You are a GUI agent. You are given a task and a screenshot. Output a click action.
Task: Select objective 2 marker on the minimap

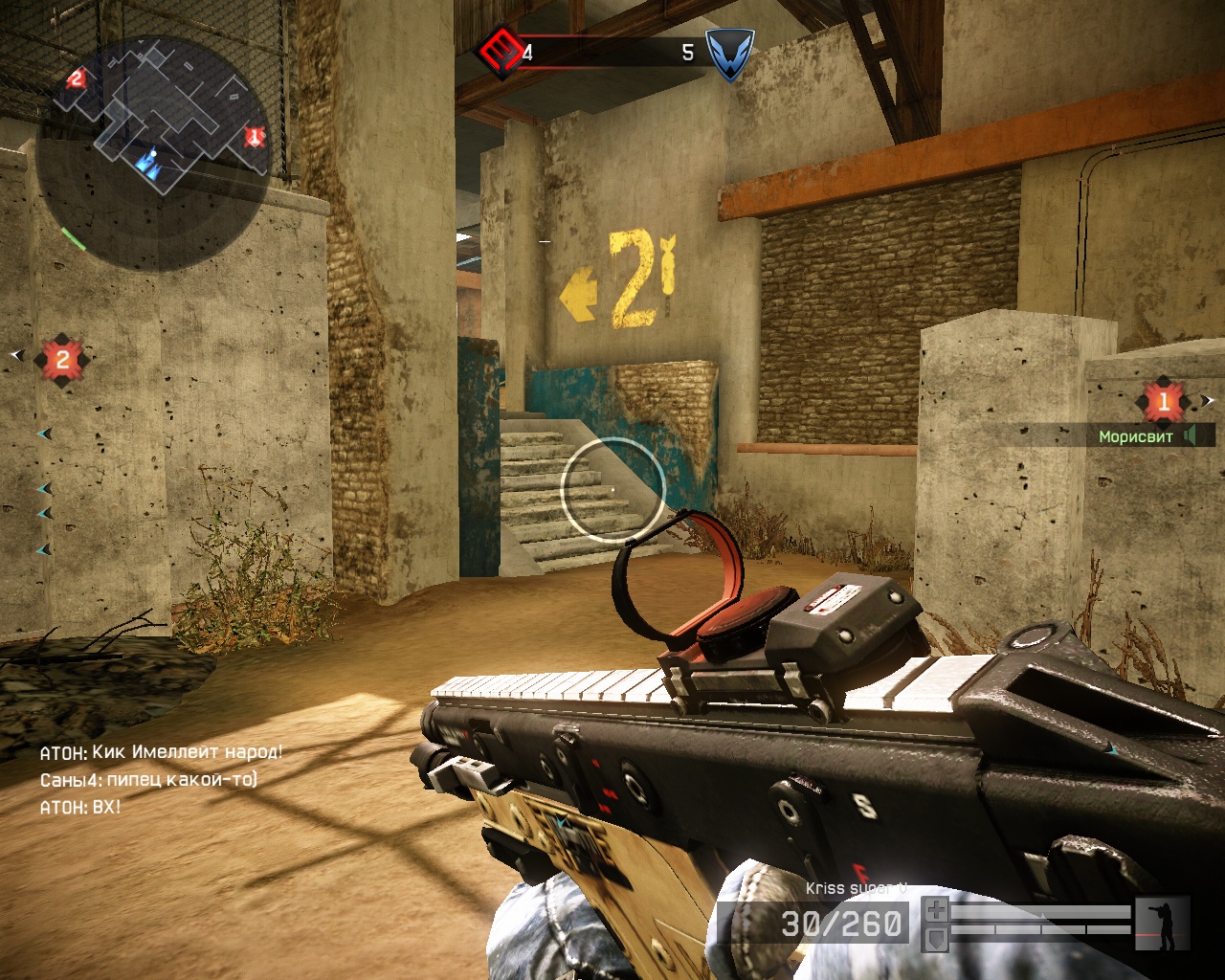77,78
